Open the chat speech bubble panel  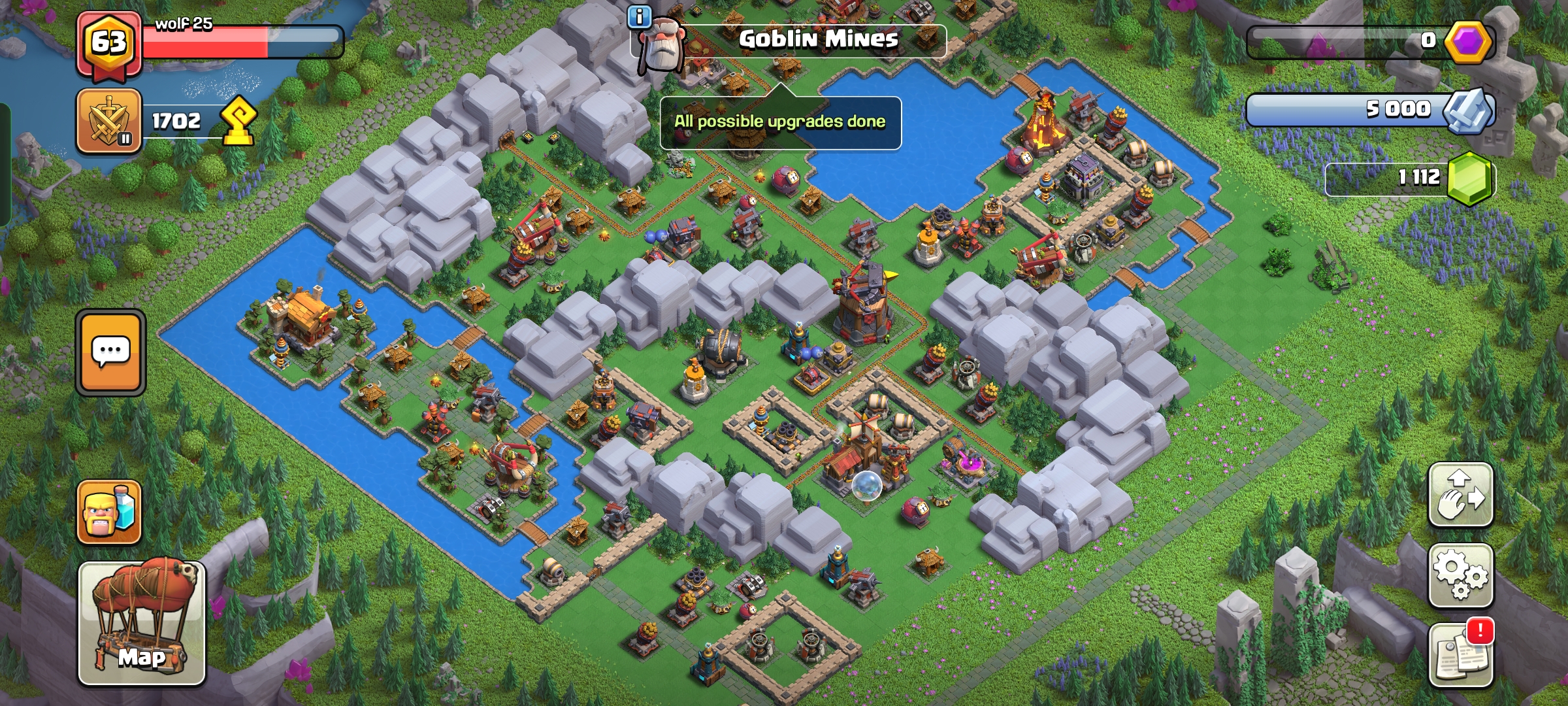pos(110,352)
